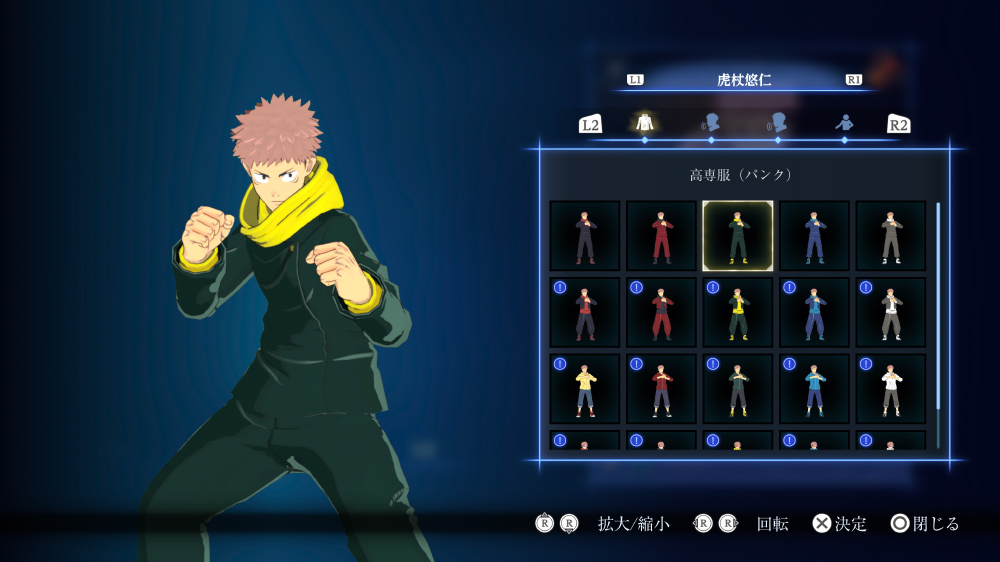Choose the plain black uniform without new badge
1000x562 pixels.
click(585, 236)
